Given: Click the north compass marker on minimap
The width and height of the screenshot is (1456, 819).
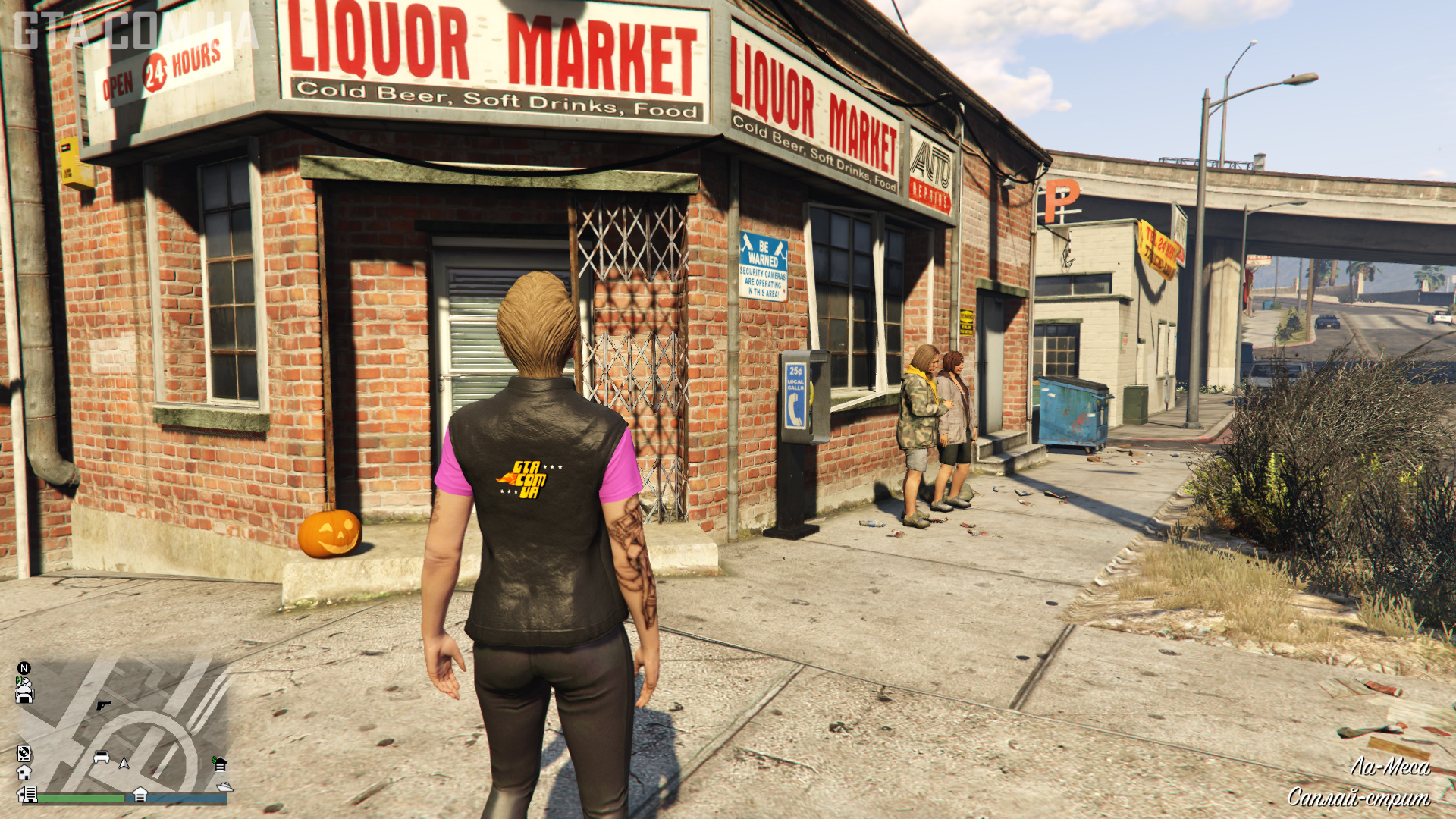Looking at the screenshot, I should tap(24, 668).
